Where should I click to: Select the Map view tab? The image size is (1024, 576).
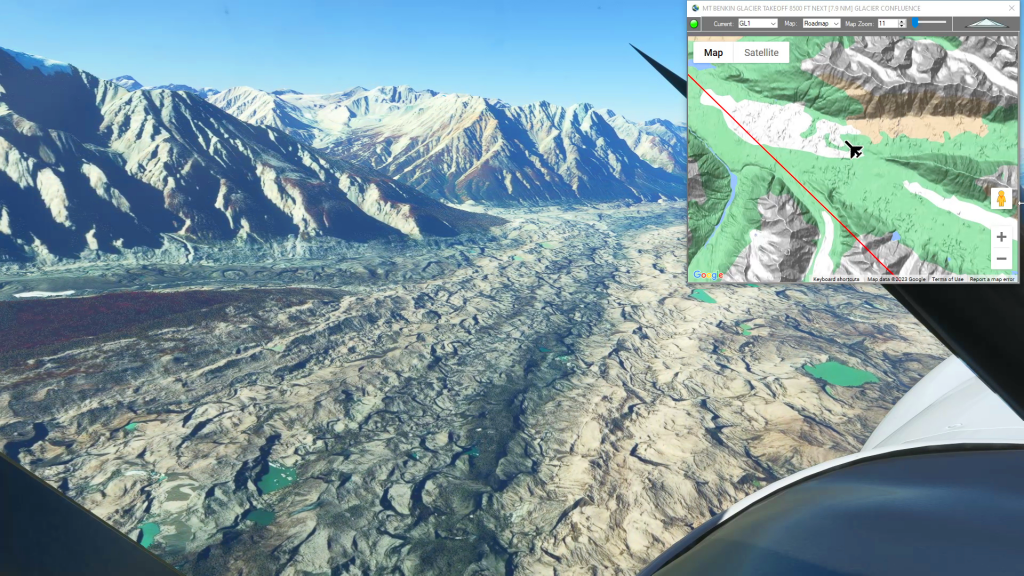tap(713, 53)
